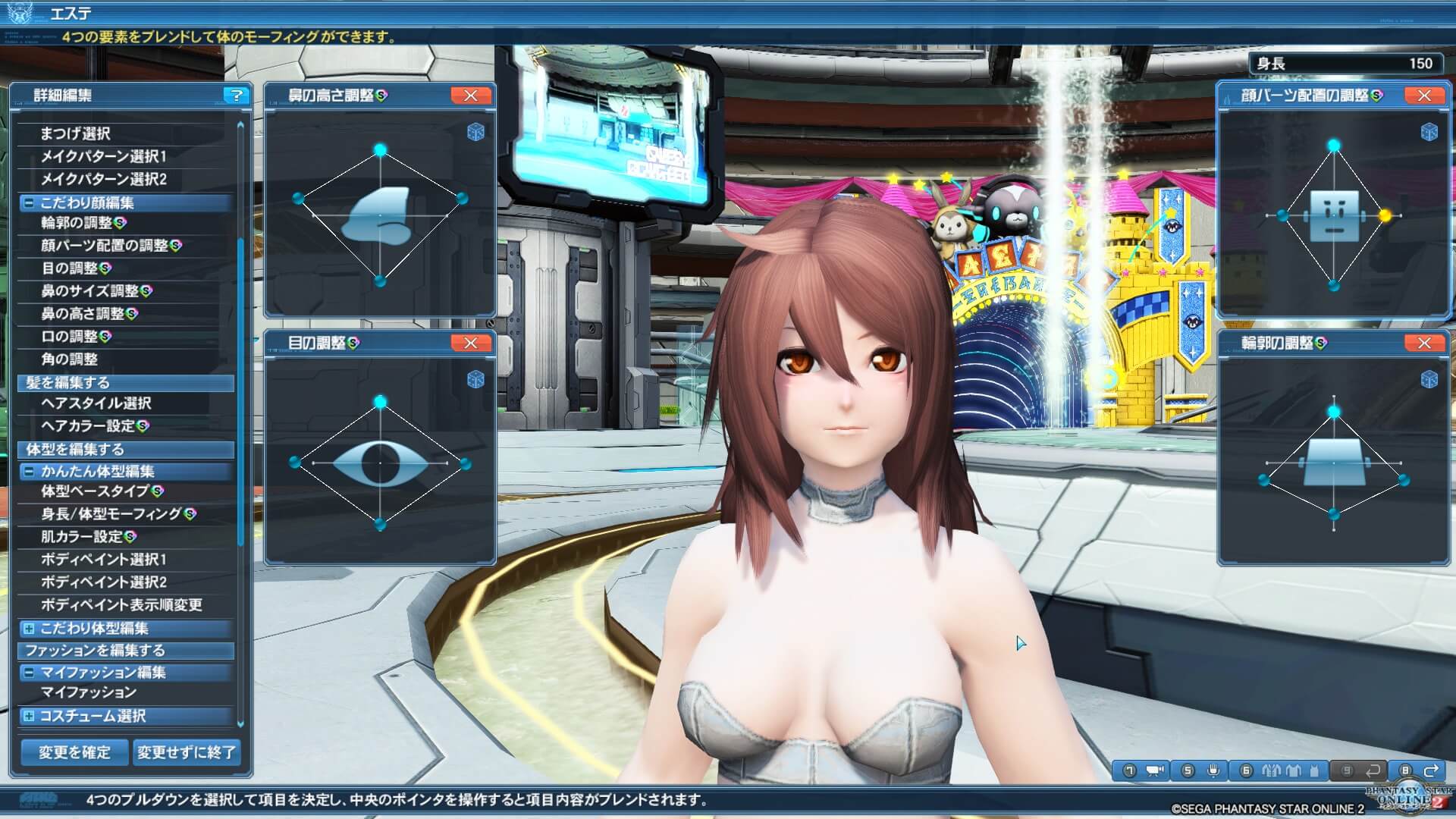This screenshot has width=1456, height=819.
Task: Close the 鼻の高さ調整 panel
Action: click(470, 95)
